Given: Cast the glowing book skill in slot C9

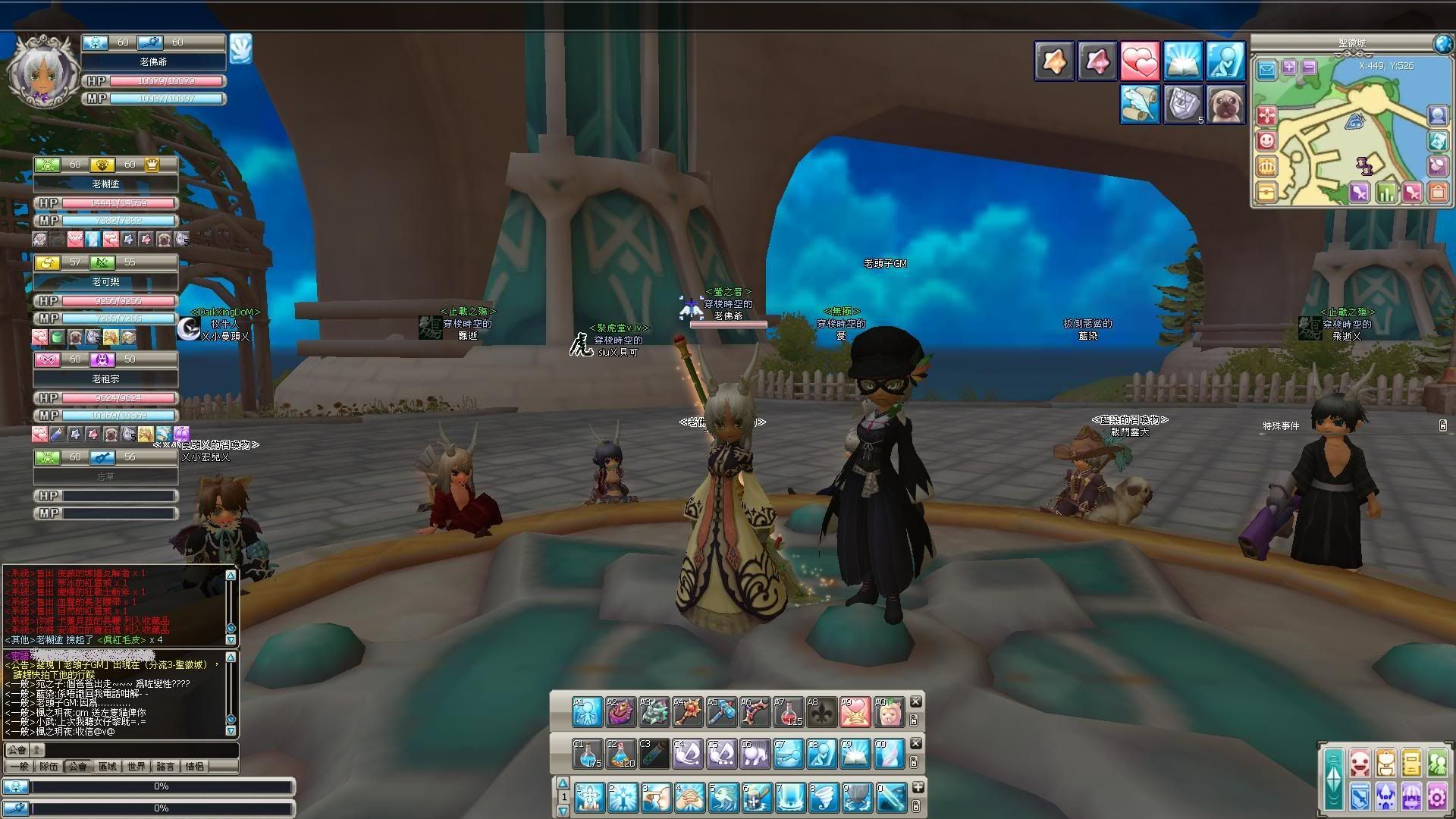Looking at the screenshot, I should click(855, 754).
